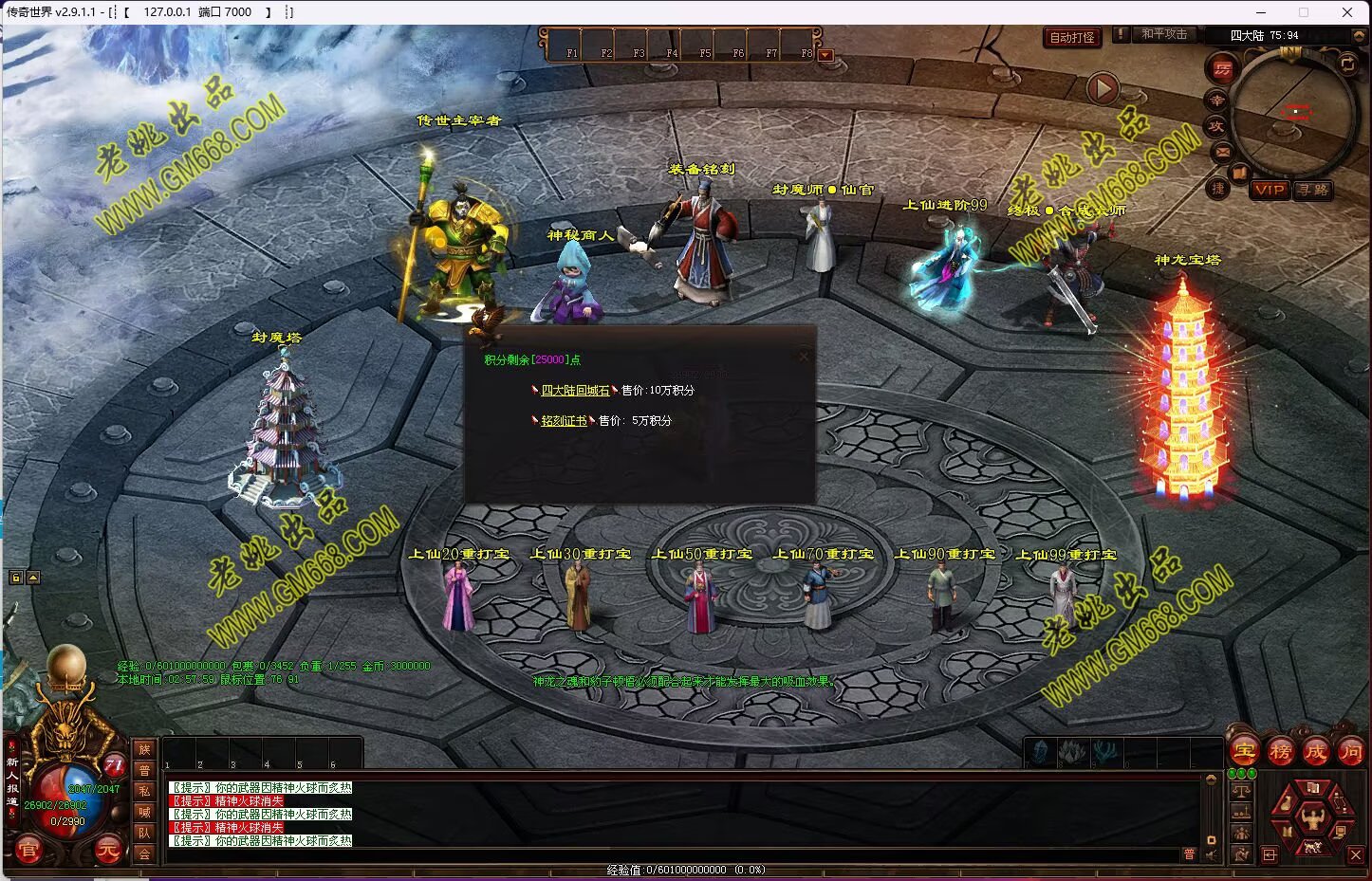
Task: Open the mail envelope icon
Action: pos(1222,152)
